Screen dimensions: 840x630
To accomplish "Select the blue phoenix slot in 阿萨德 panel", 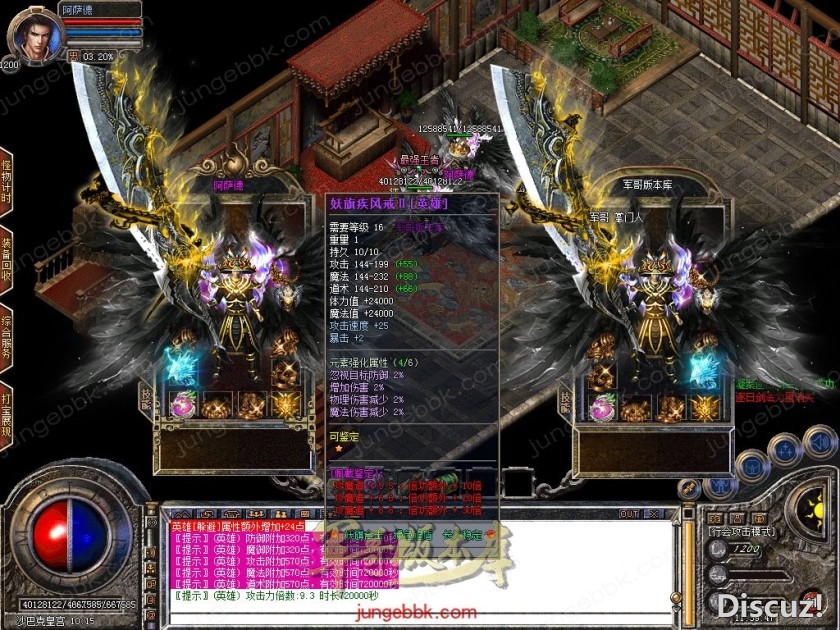I will [183, 369].
